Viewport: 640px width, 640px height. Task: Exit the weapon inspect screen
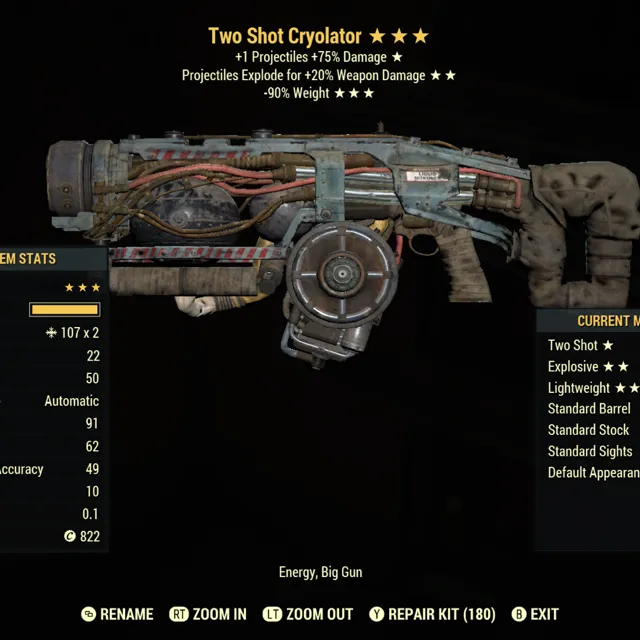pos(535,614)
